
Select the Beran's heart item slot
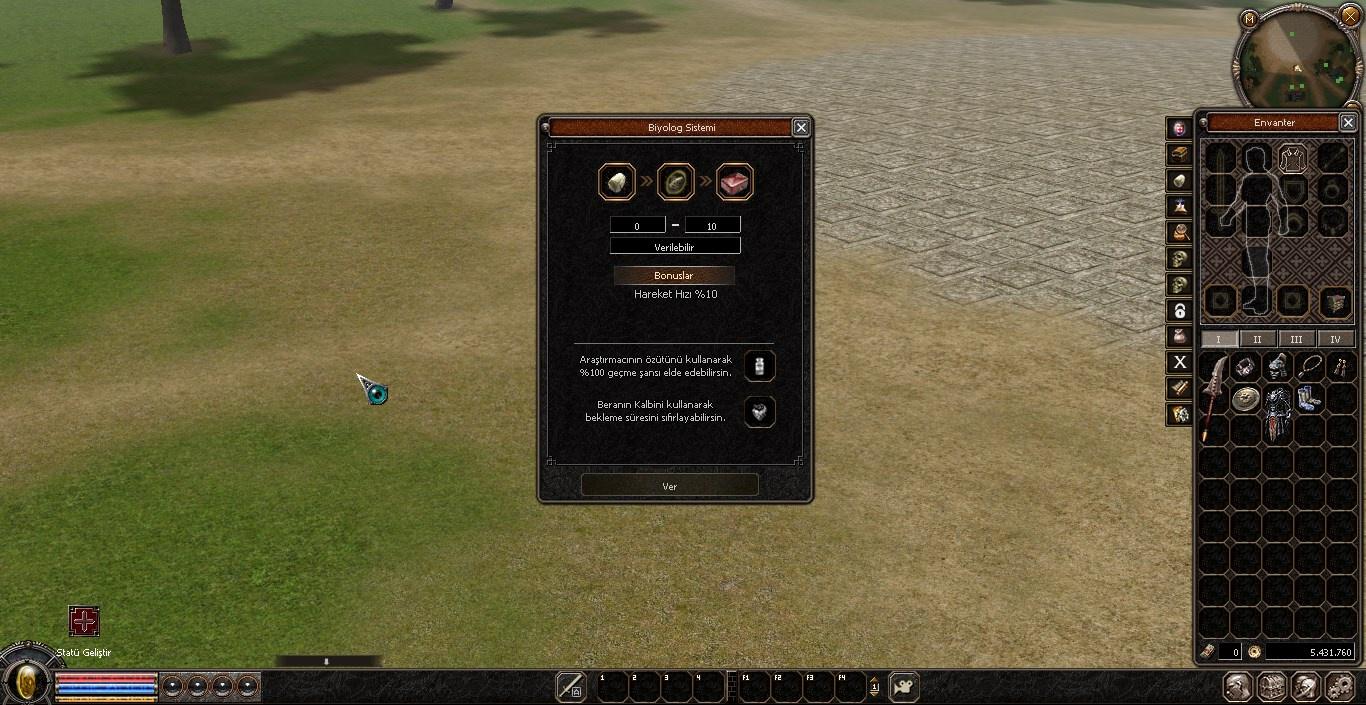pos(760,412)
